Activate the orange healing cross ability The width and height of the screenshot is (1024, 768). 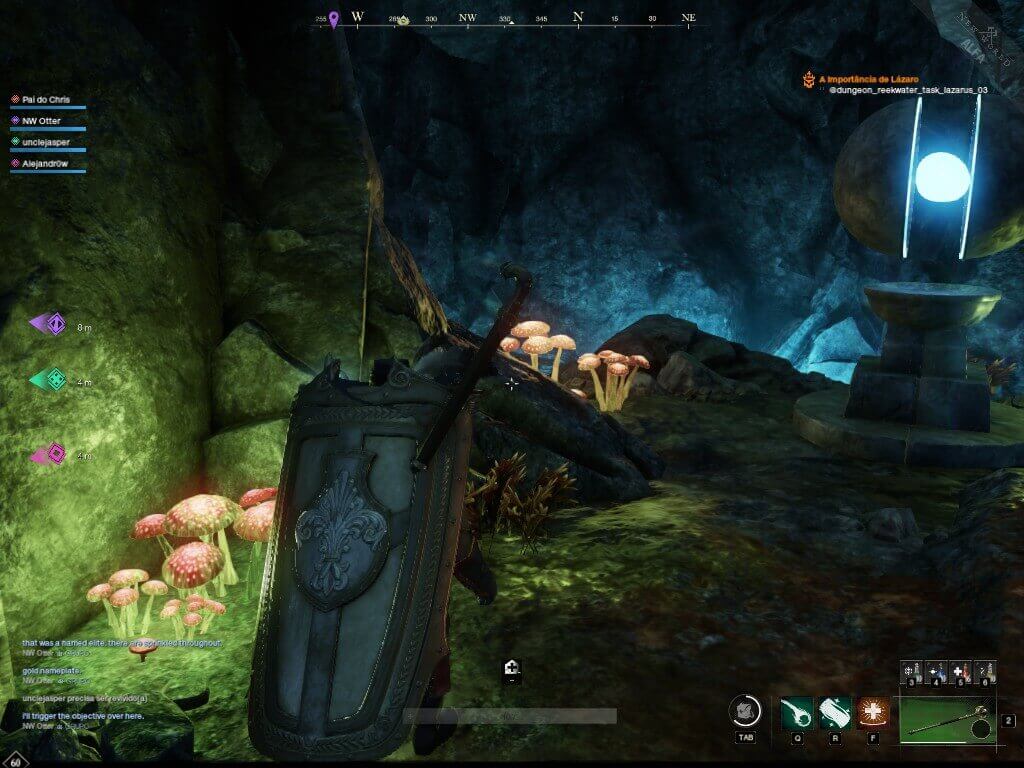point(873,712)
